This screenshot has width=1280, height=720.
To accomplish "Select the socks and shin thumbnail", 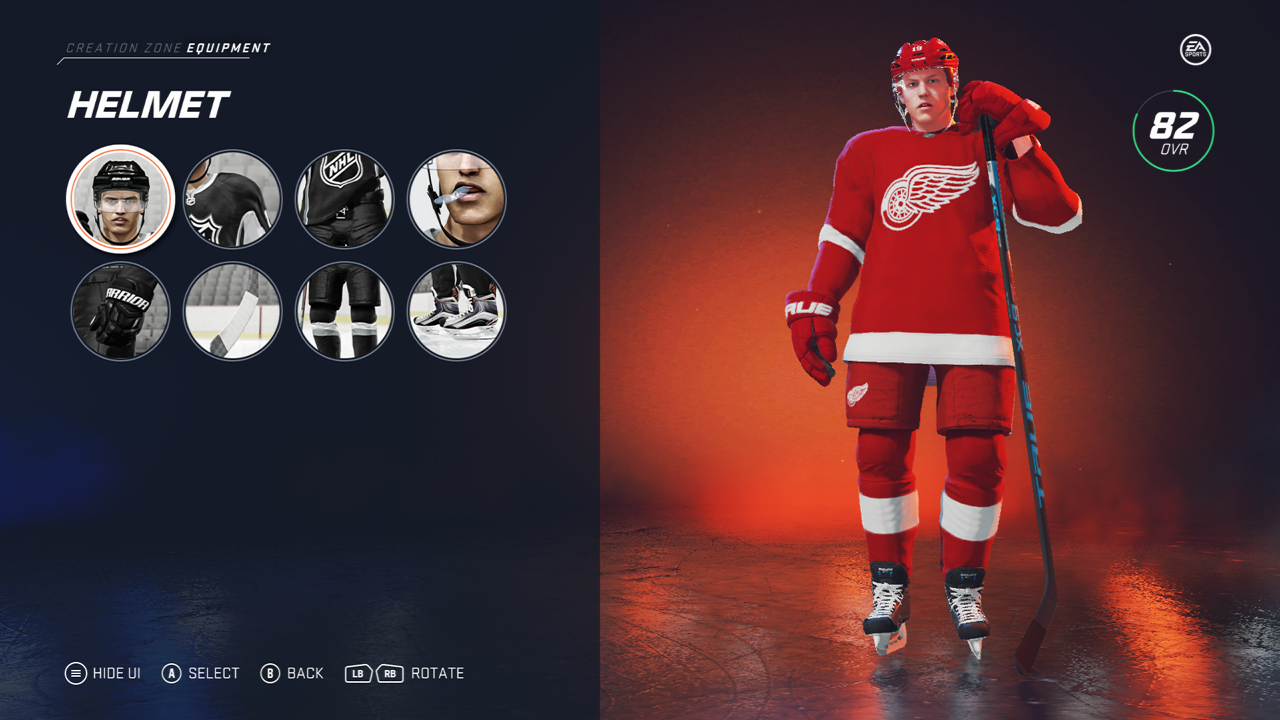I will pos(345,311).
